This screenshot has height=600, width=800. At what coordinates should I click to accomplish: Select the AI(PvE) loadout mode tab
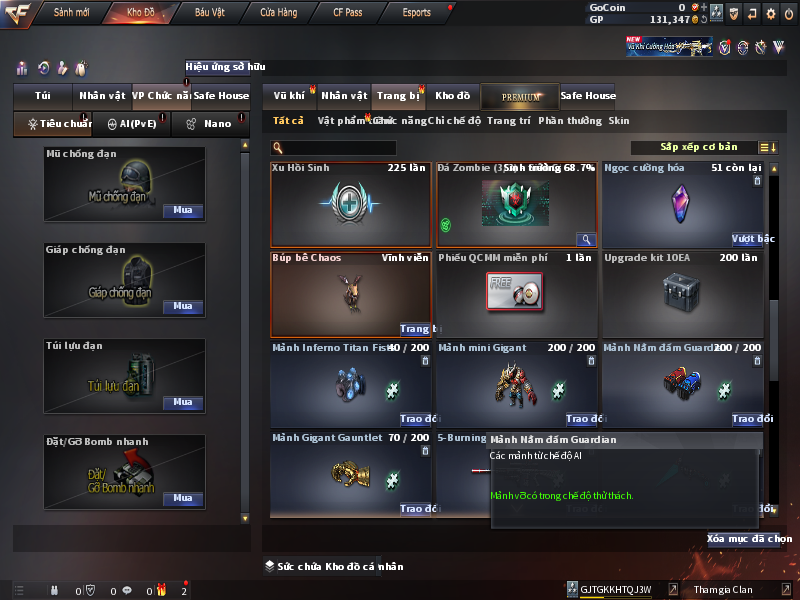[x=131, y=124]
